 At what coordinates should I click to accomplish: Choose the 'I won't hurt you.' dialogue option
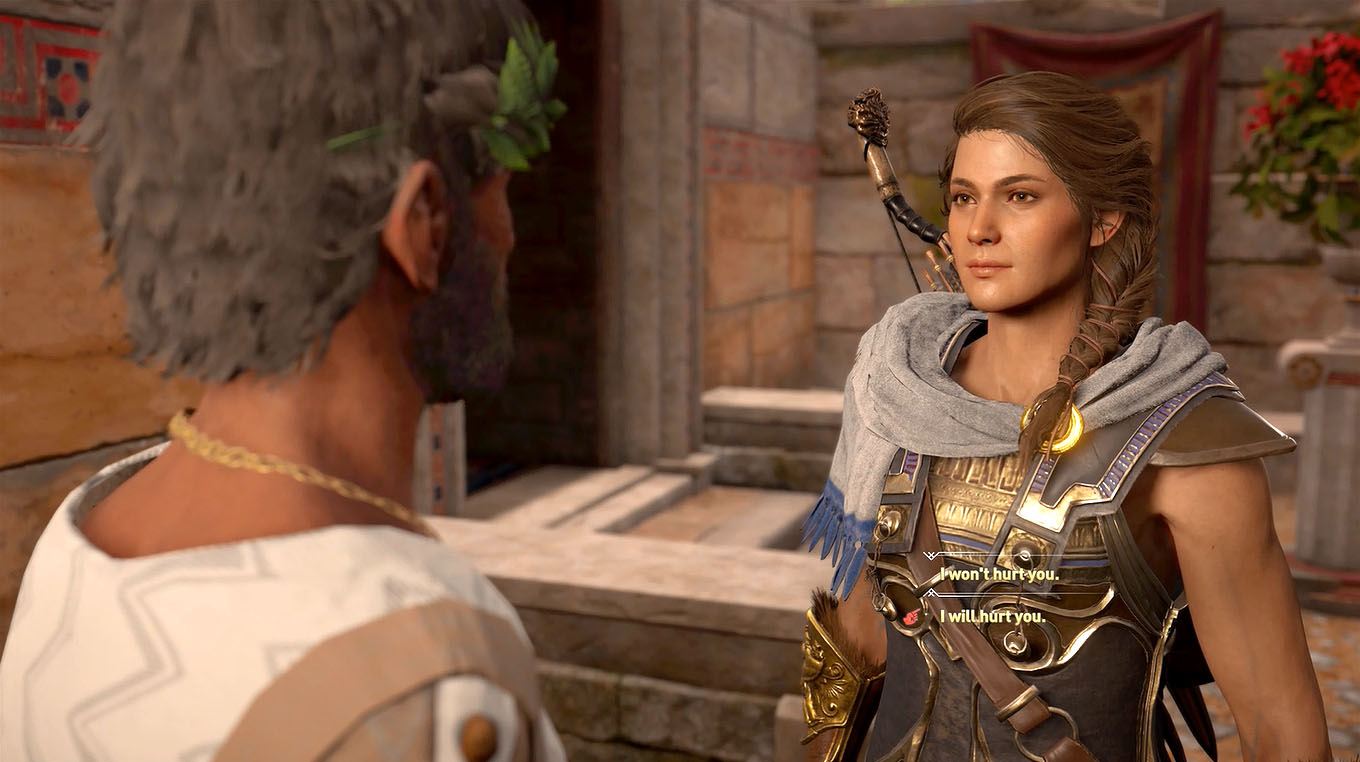(999, 574)
